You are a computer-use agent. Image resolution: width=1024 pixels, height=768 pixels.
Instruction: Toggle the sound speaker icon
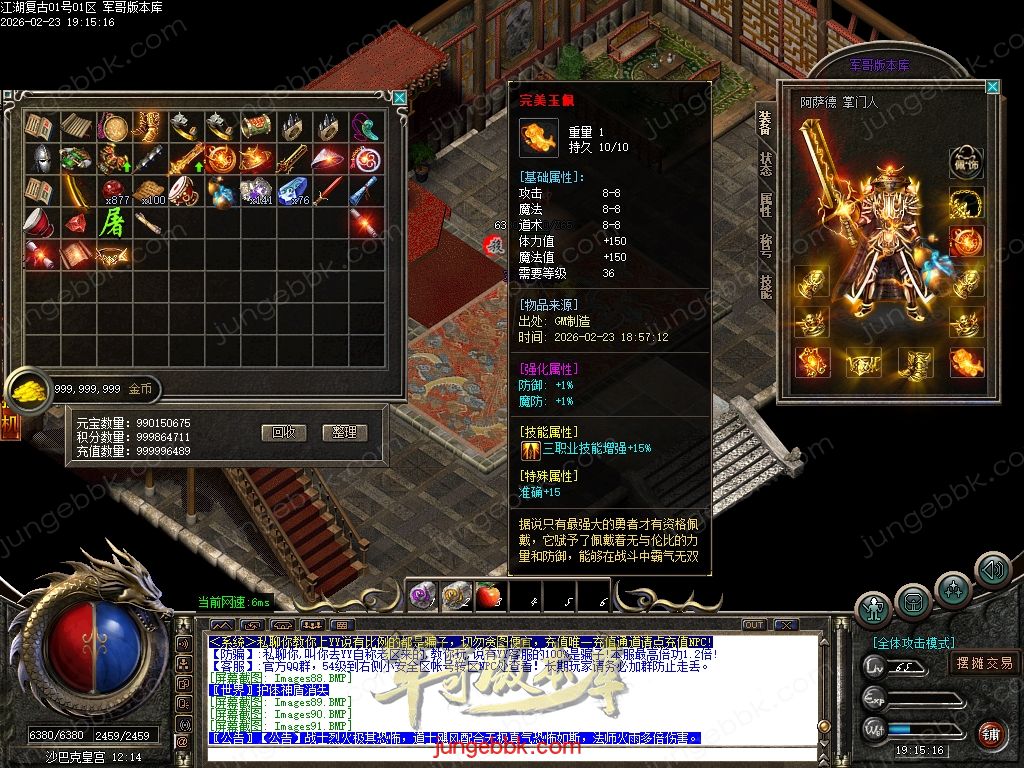[992, 569]
